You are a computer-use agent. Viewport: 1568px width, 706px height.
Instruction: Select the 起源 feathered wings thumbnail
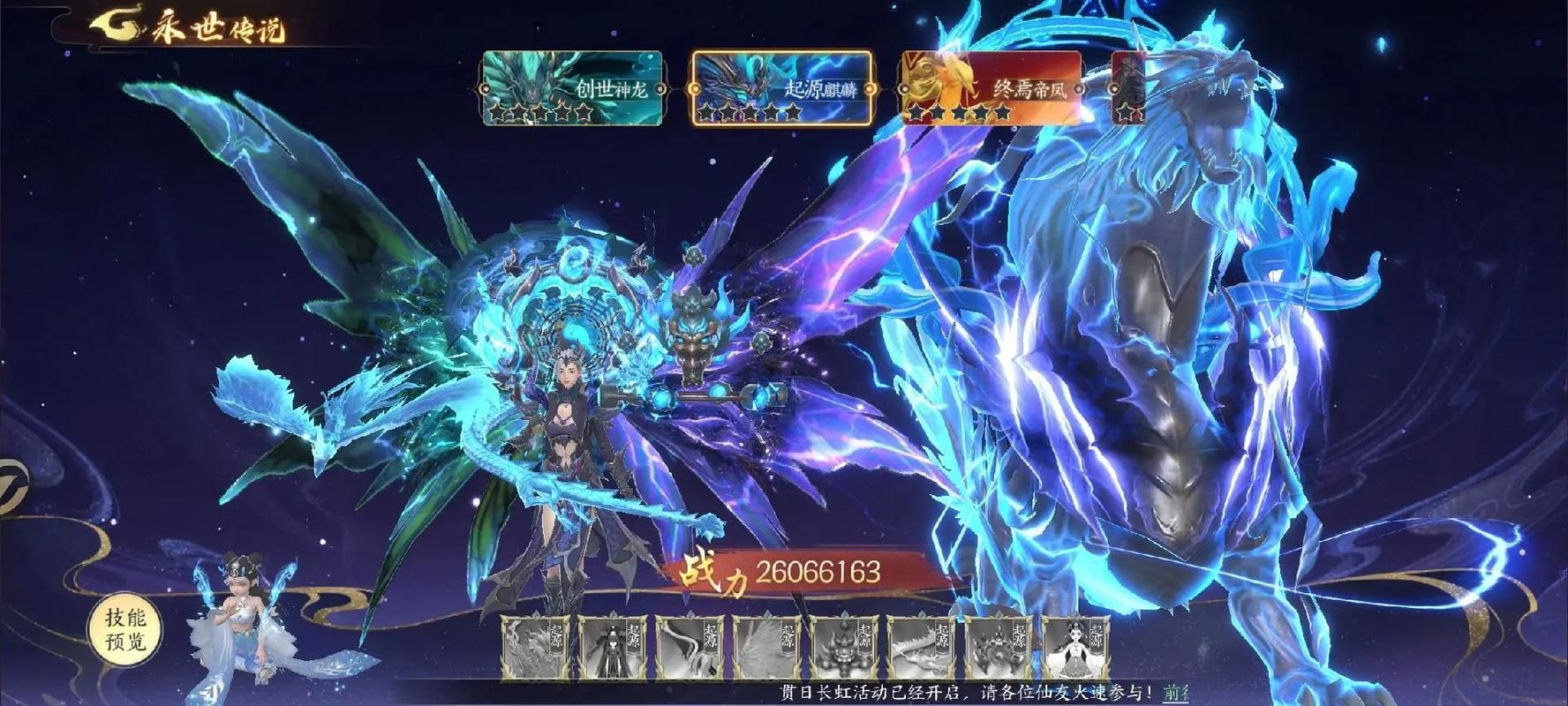click(767, 648)
